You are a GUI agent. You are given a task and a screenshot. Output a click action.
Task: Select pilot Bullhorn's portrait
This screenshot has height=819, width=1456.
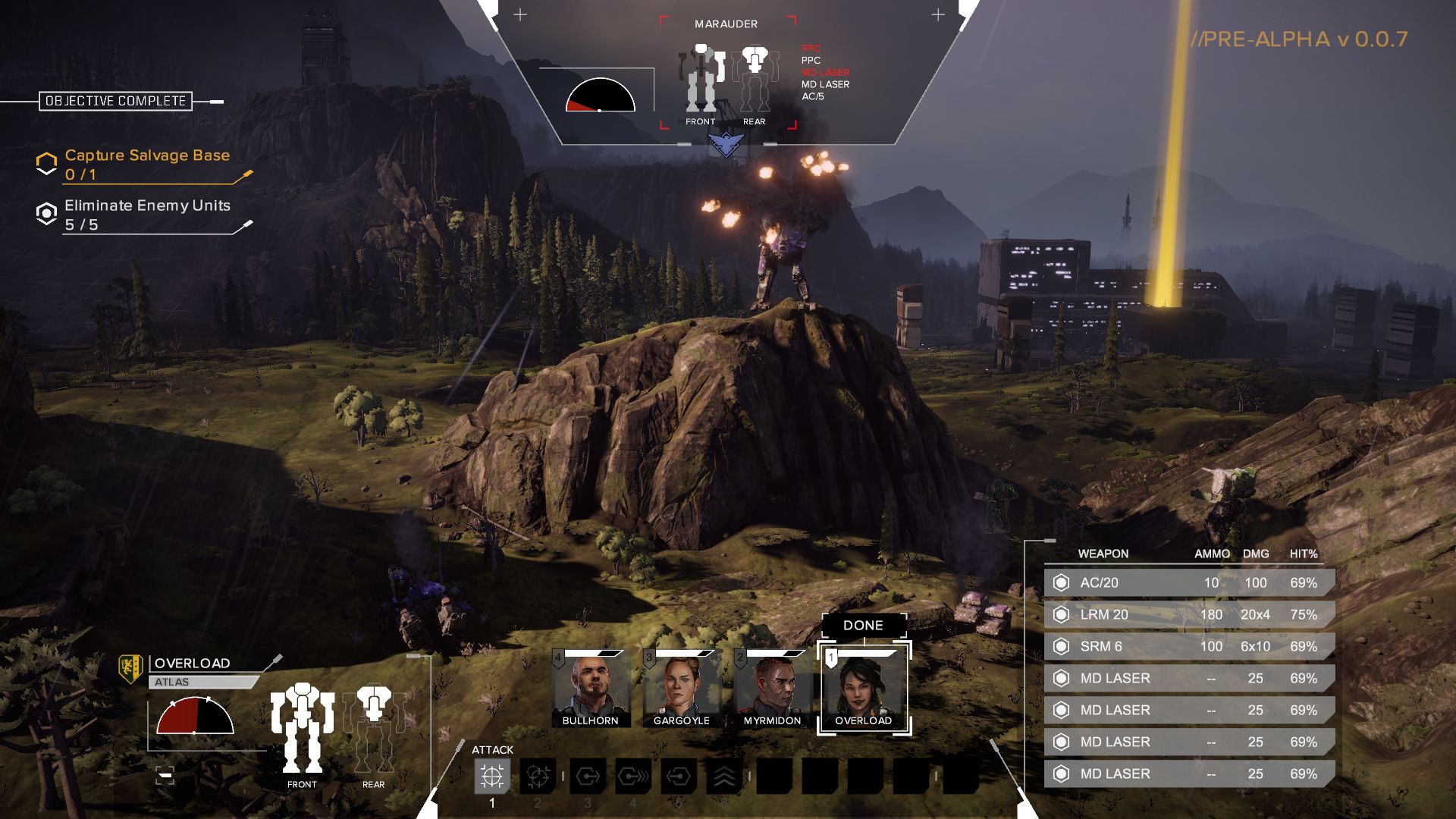[x=591, y=686]
